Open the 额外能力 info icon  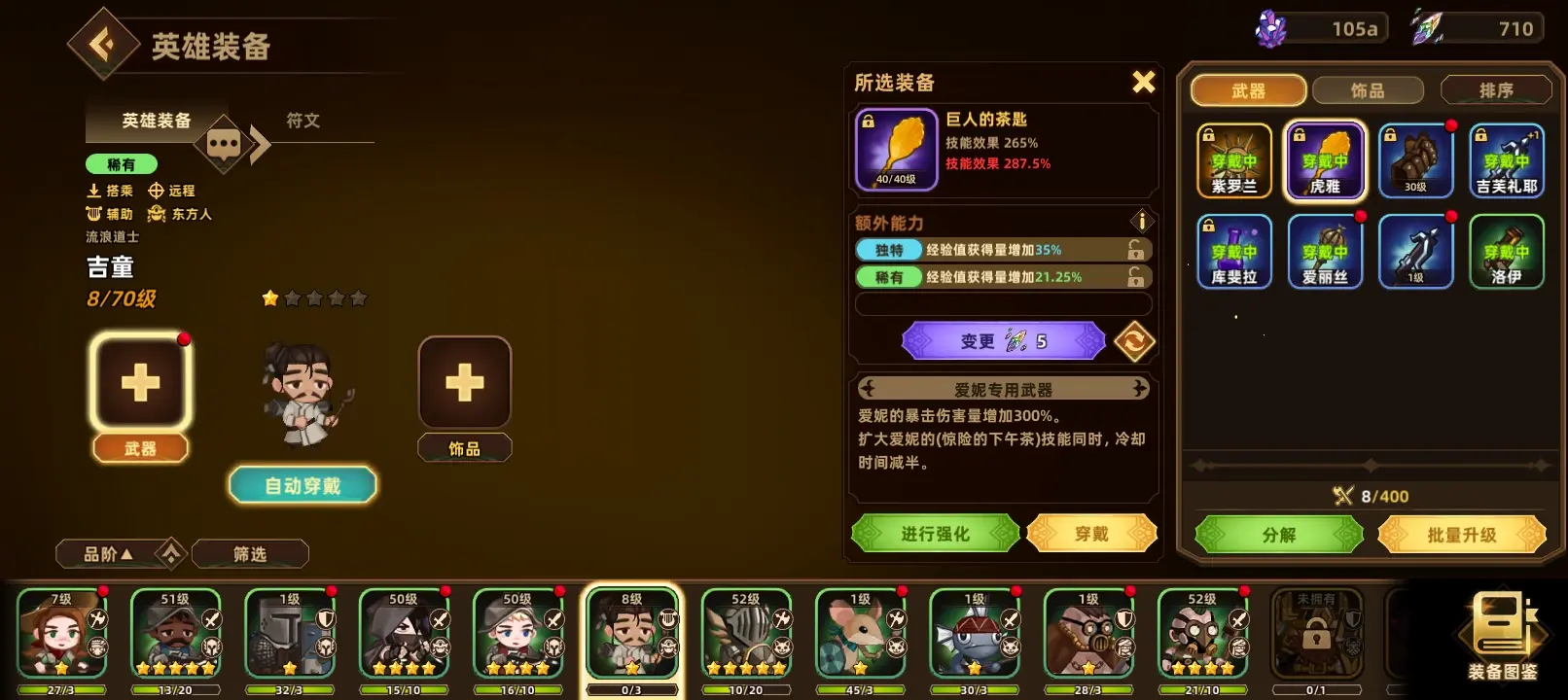coord(1141,221)
